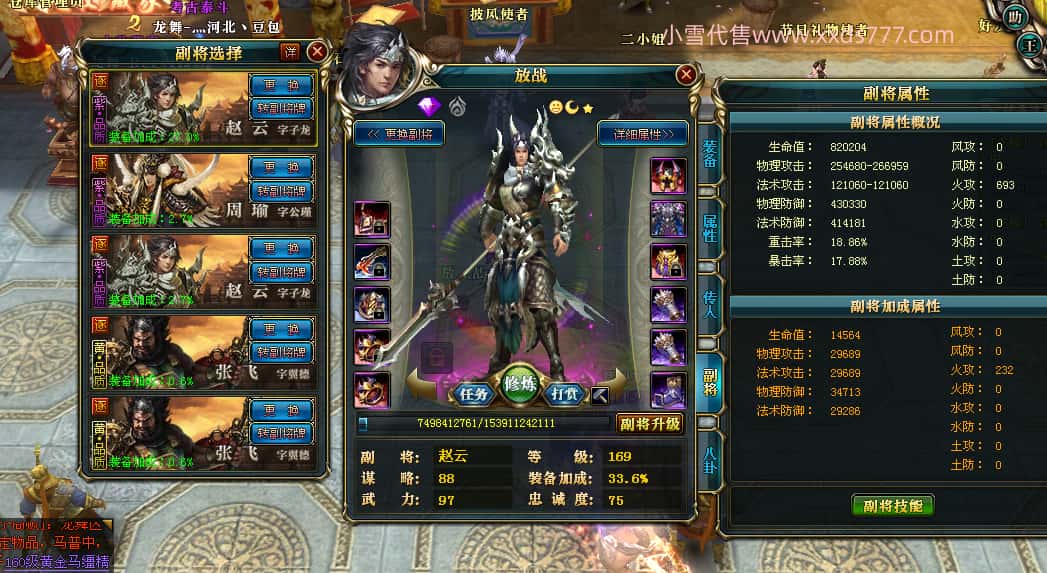Close the center general panel
The width and height of the screenshot is (1047, 573).
point(686,74)
